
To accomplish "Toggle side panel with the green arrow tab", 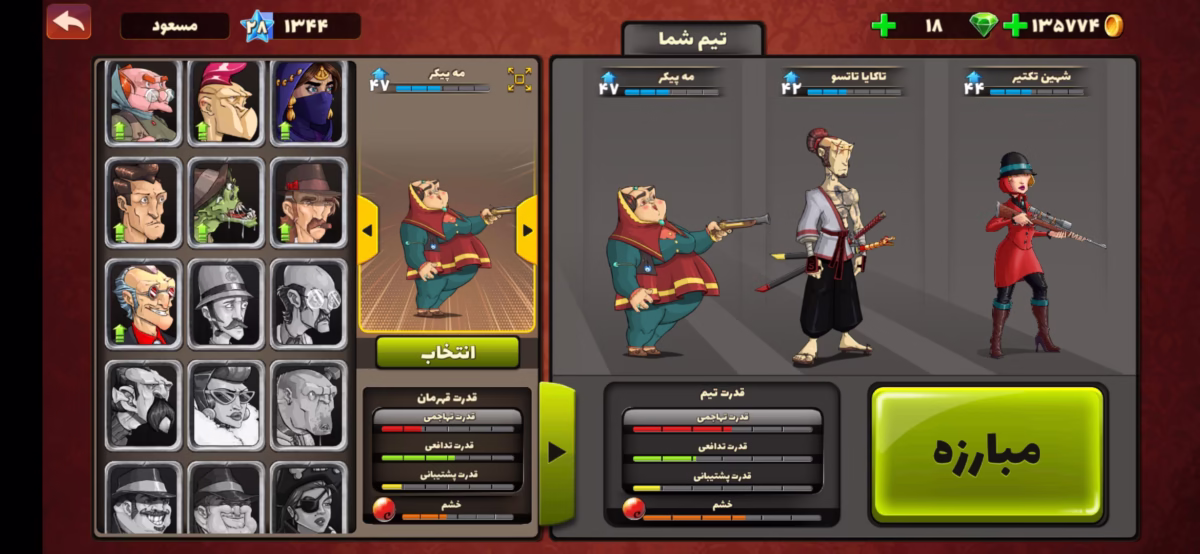I will tap(557, 452).
